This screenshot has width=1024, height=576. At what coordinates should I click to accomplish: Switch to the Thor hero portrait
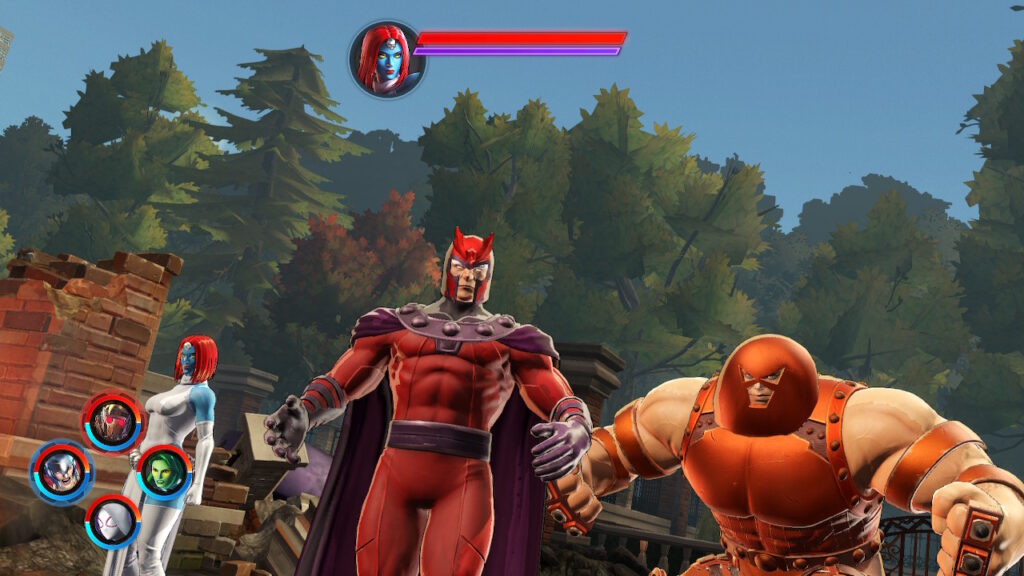61,471
